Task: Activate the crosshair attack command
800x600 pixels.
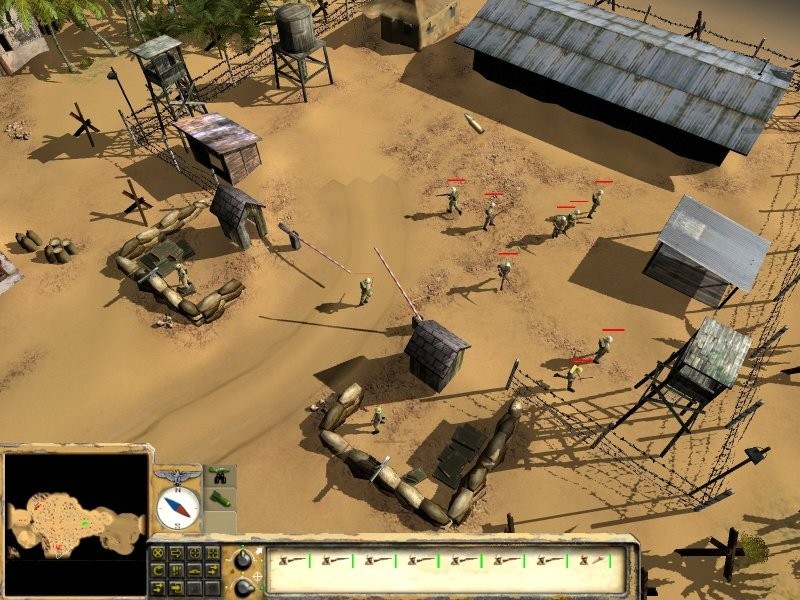Action: 194,553
